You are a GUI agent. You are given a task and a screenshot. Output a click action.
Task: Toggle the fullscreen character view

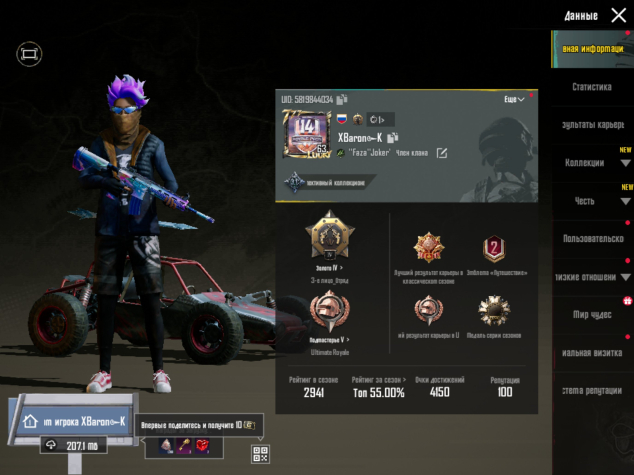[29, 52]
